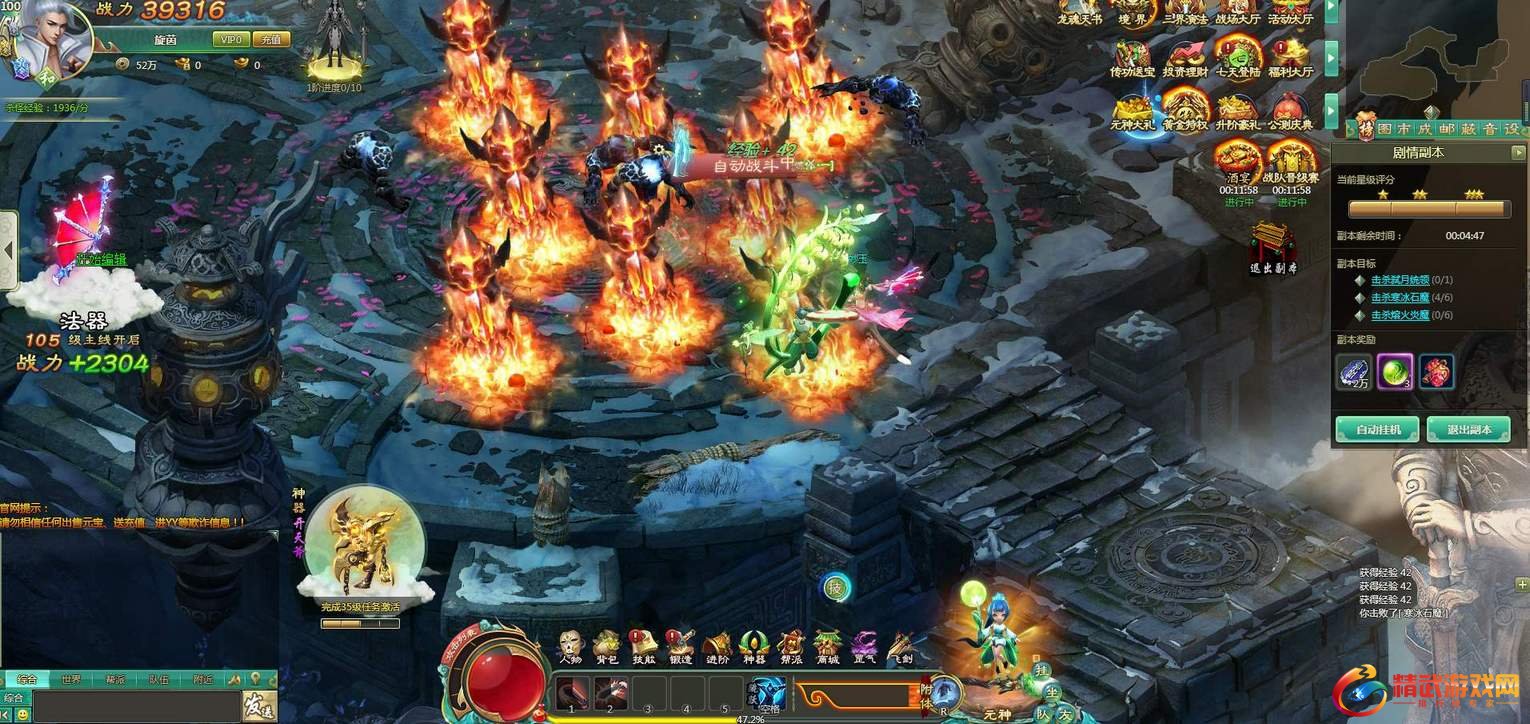Open the 背包 backpack icon
The image size is (1530, 724).
point(606,647)
